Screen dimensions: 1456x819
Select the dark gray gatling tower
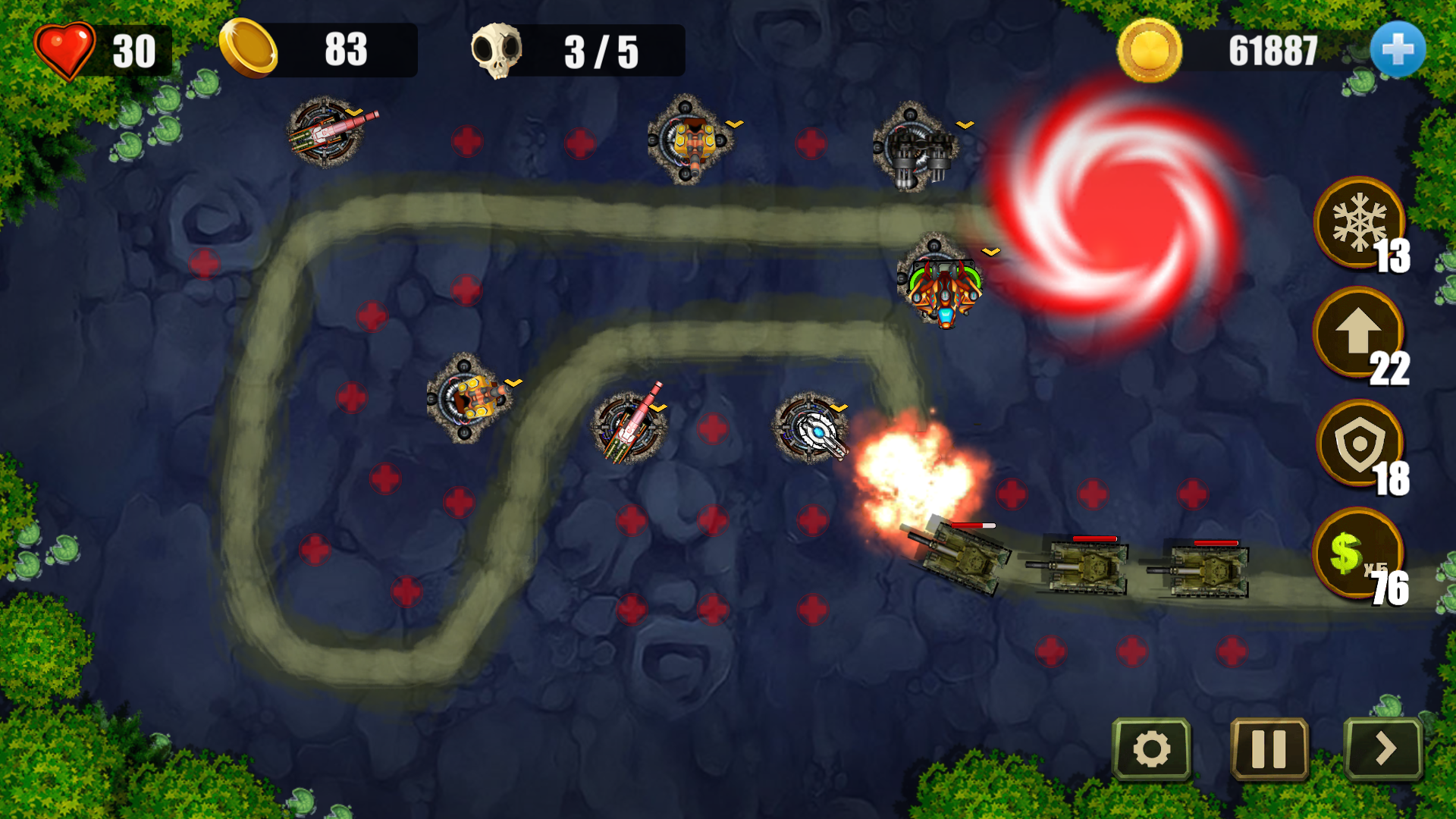click(x=915, y=147)
